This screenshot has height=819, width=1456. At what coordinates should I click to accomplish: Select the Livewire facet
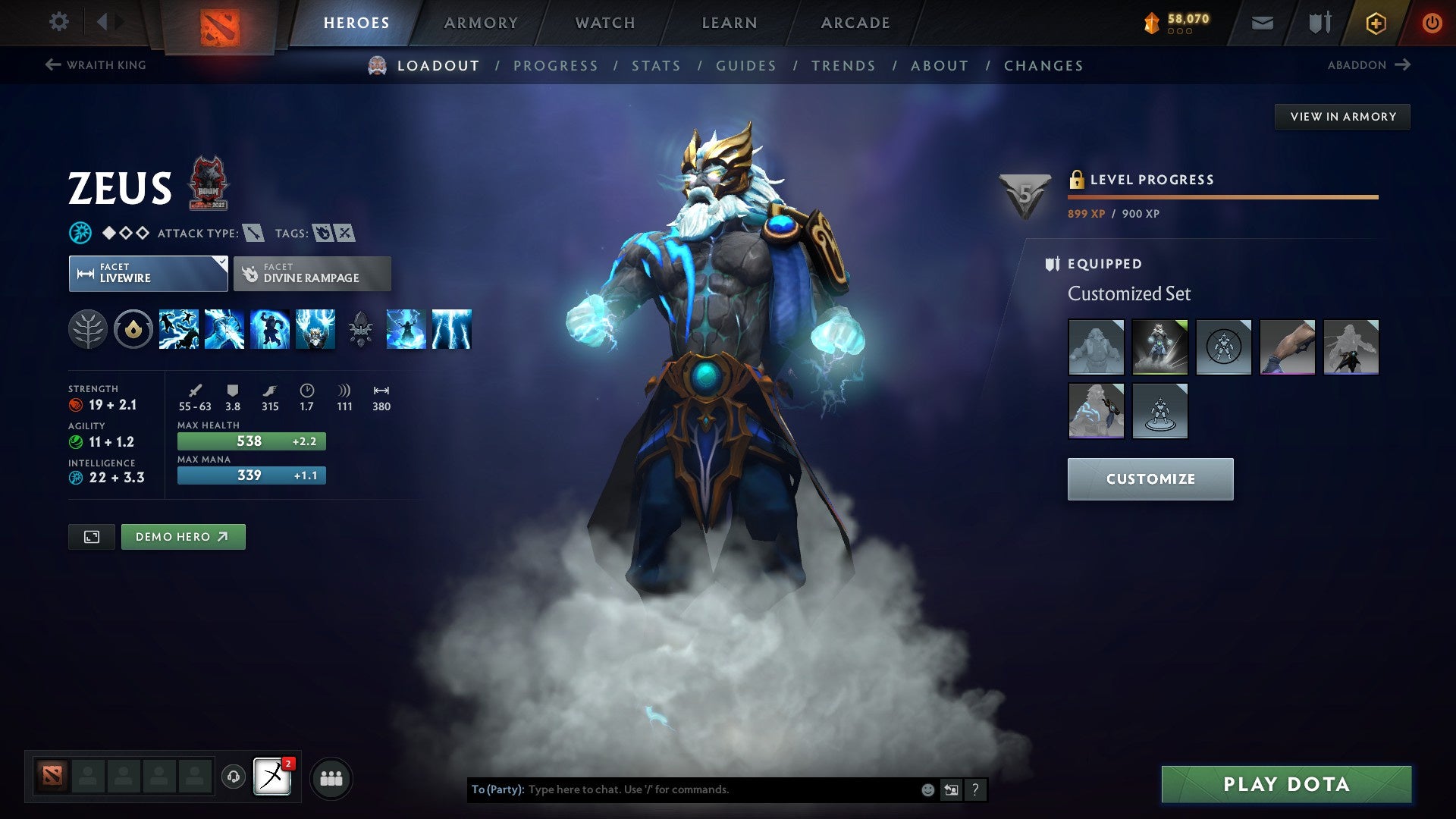[x=148, y=273]
